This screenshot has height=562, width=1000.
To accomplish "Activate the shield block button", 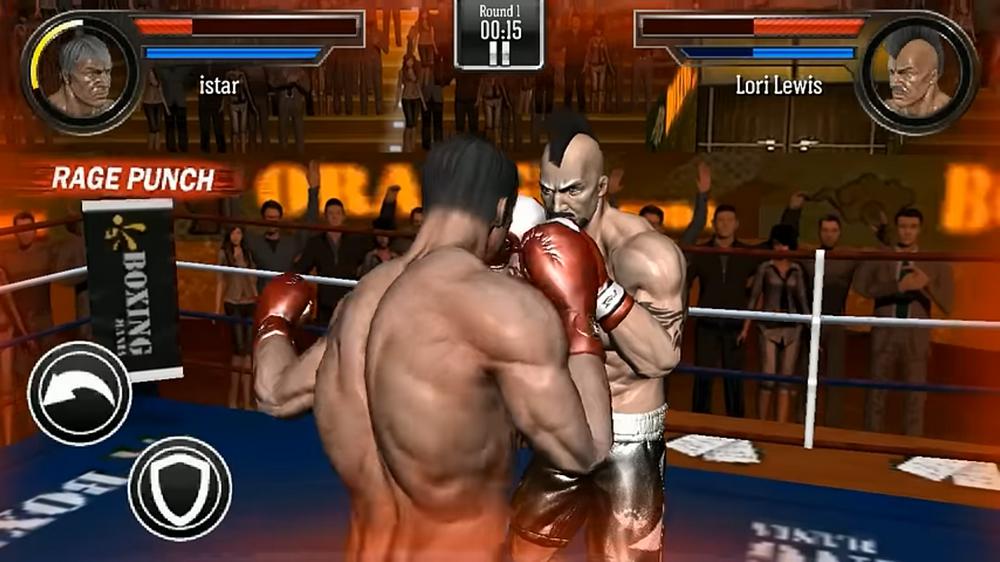I will coord(180,488).
